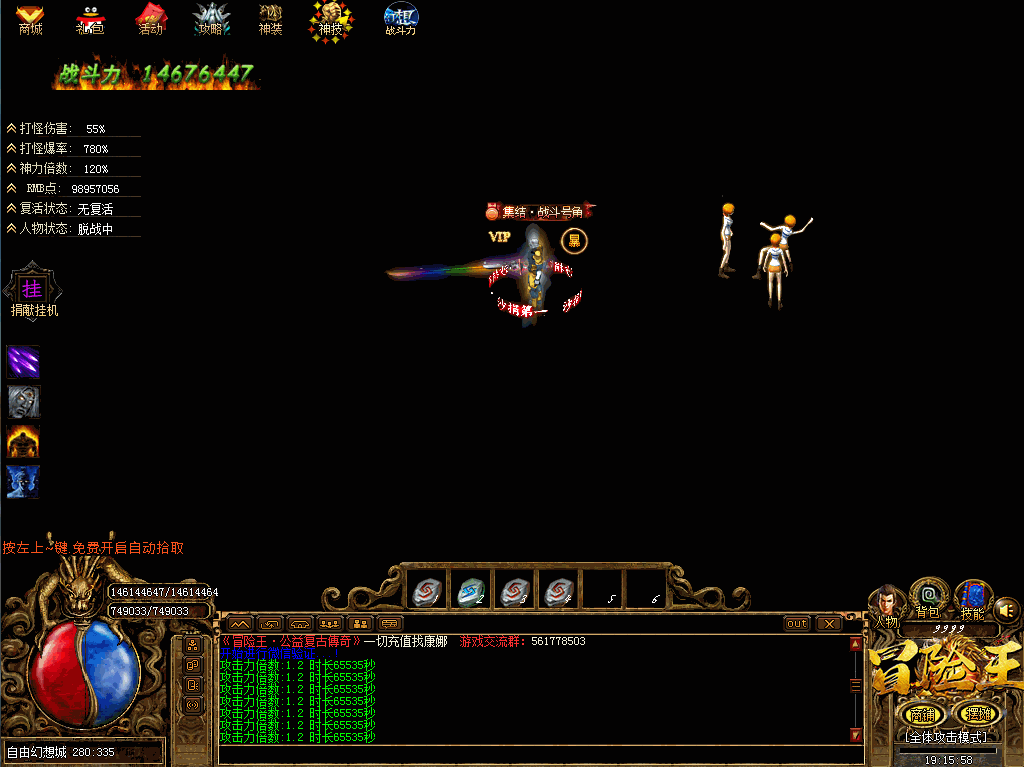Activate the purple streaks skill icon
This screenshot has width=1024, height=767.
[23, 361]
